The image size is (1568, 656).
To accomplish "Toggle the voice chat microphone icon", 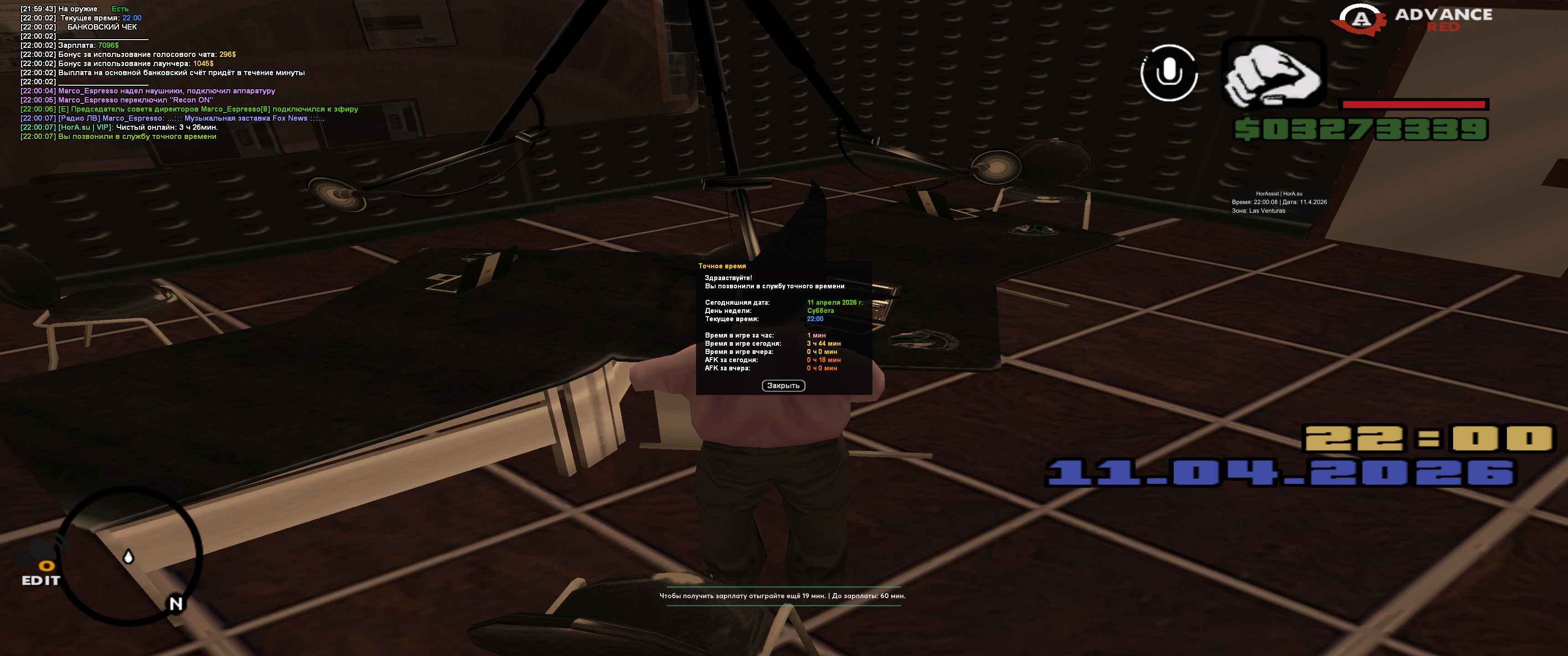I will tap(1168, 73).
